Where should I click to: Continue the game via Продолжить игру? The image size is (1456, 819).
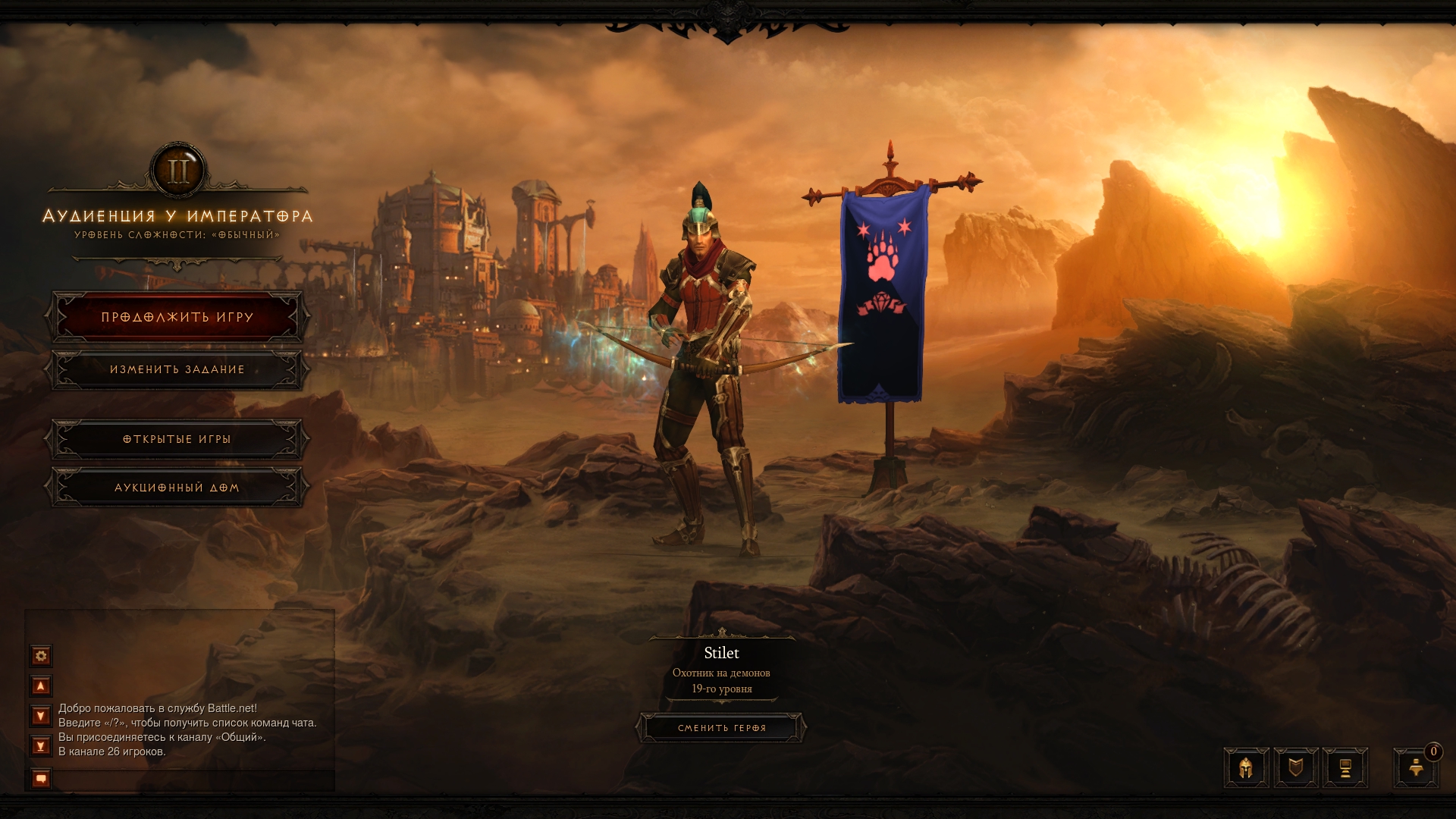tap(177, 317)
